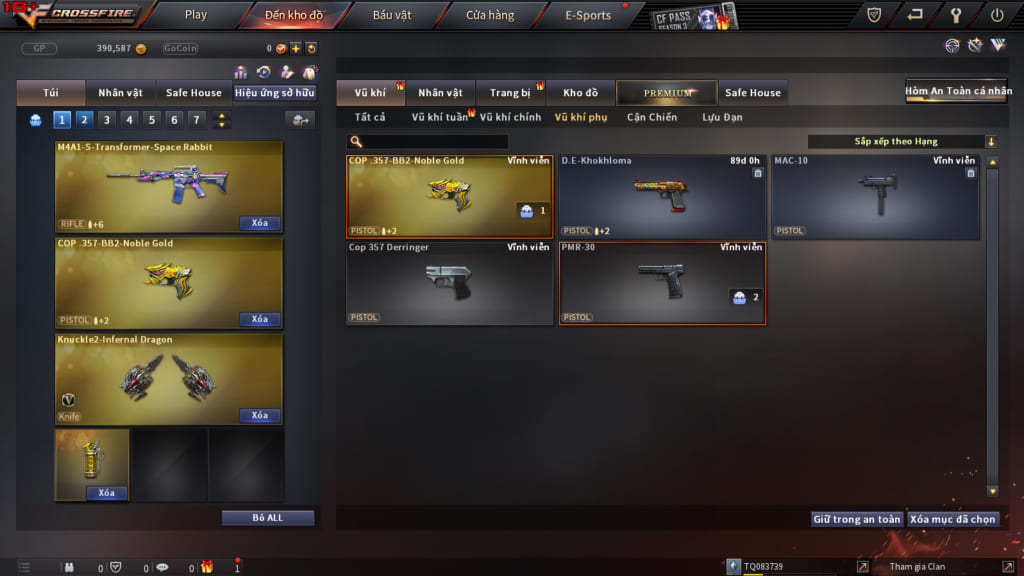Filter by Vũ khí chính

tap(510, 117)
